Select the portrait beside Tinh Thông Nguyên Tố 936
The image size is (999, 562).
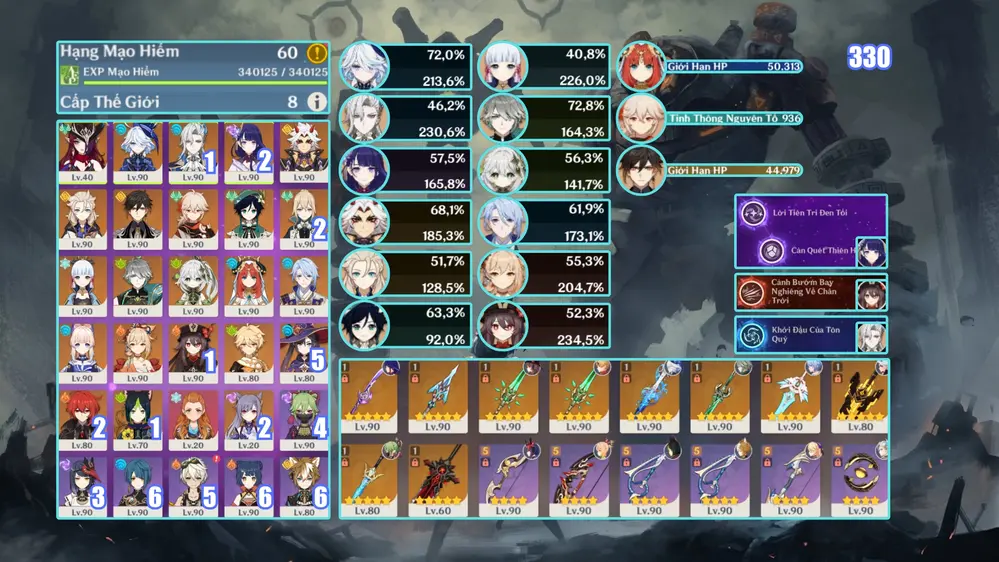pyautogui.click(x=640, y=120)
